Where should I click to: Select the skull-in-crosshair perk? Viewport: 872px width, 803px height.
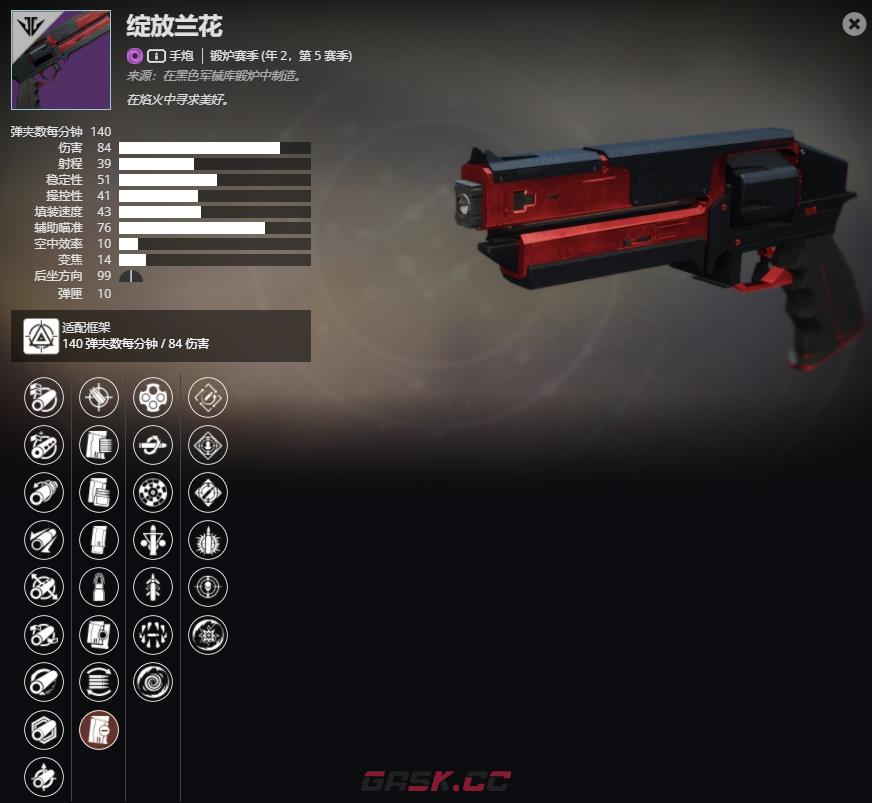click(x=208, y=587)
